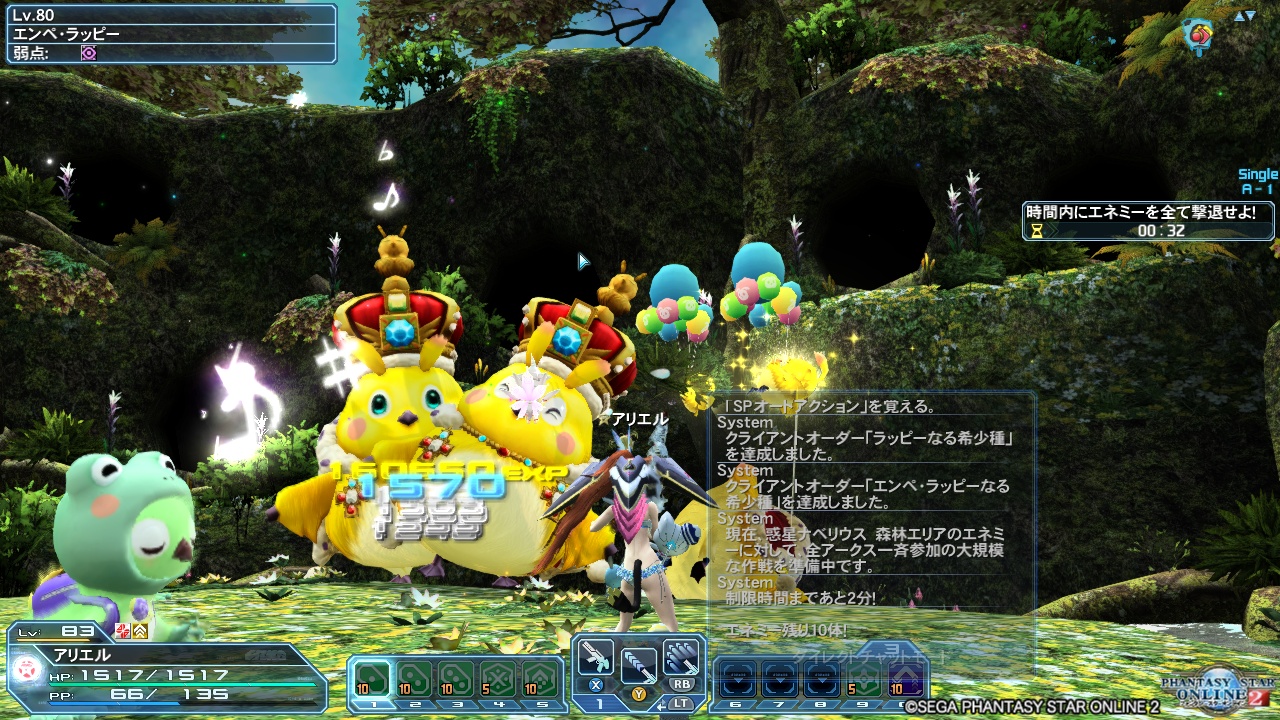The height and width of the screenshot is (720, 1280).
Task: Expand subpalette slot 6 dropdown arrow
Action: [x=738, y=681]
